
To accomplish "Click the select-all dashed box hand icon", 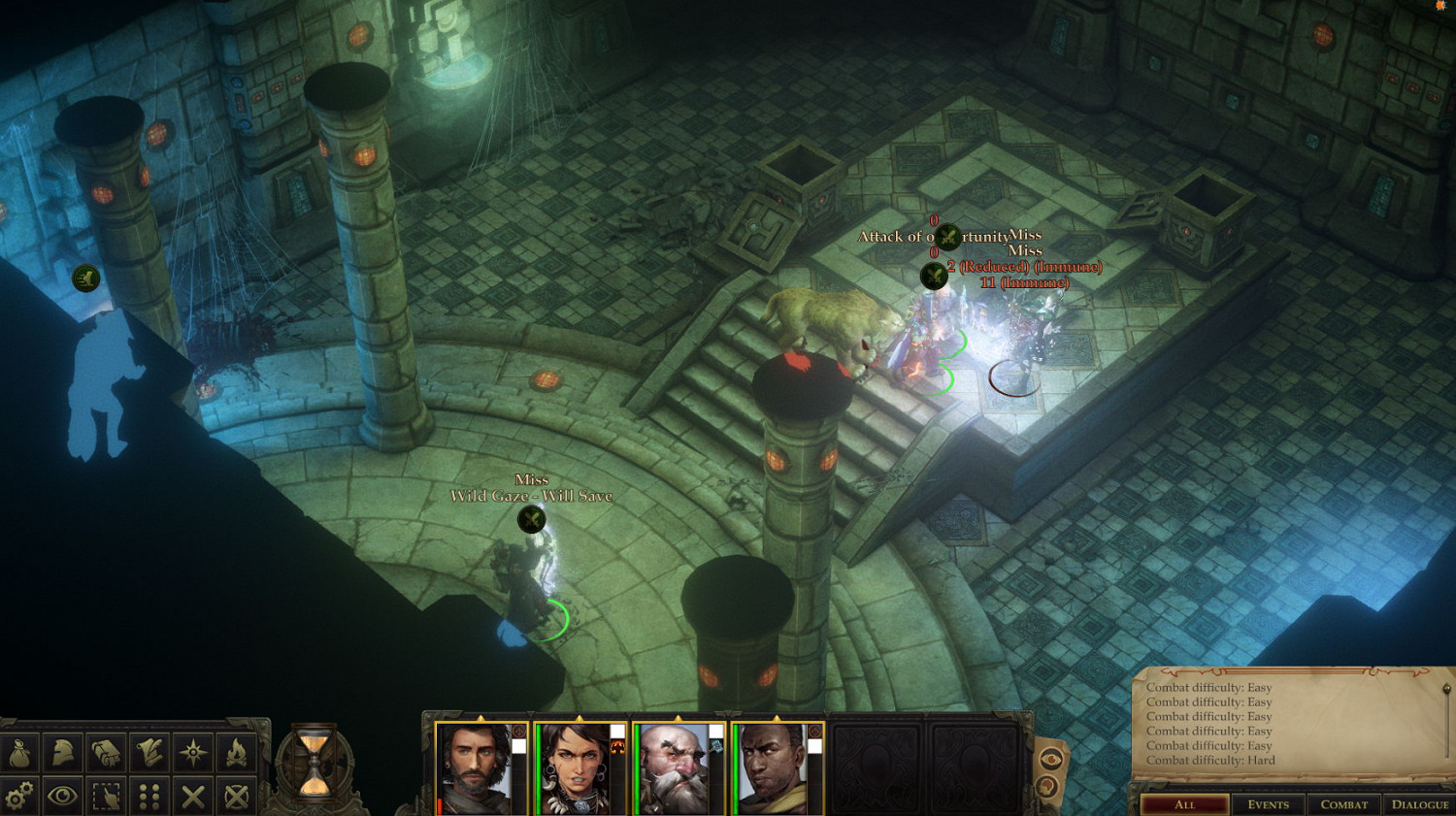I will pyautogui.click(x=106, y=797).
